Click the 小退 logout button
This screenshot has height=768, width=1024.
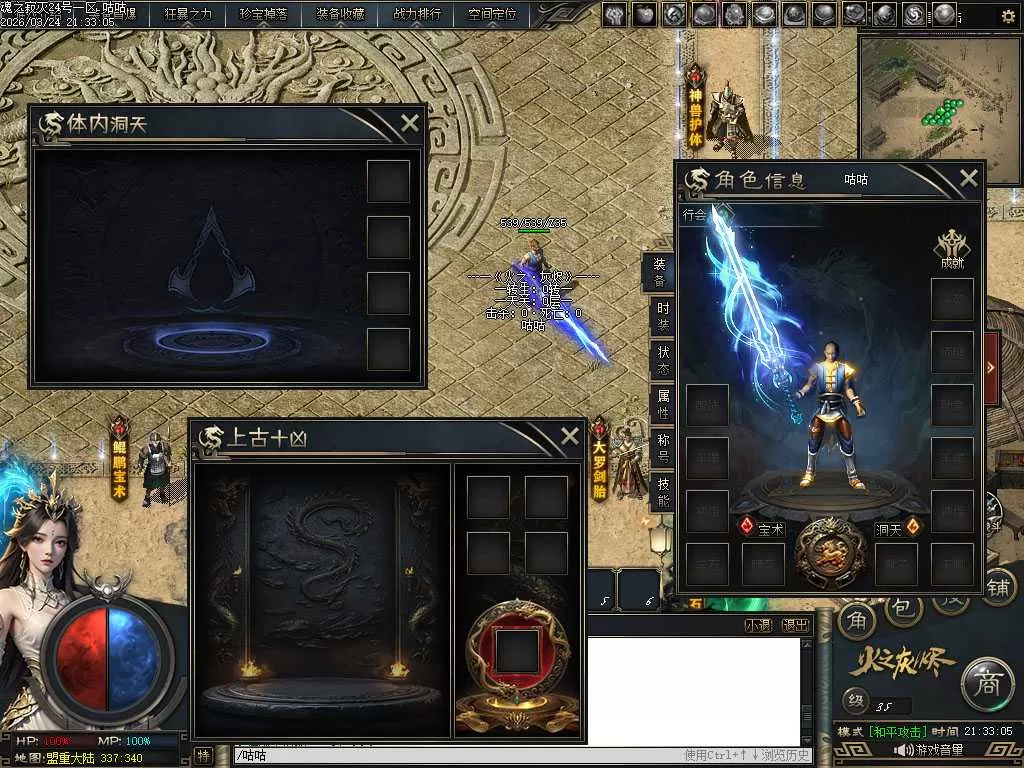pos(759,625)
